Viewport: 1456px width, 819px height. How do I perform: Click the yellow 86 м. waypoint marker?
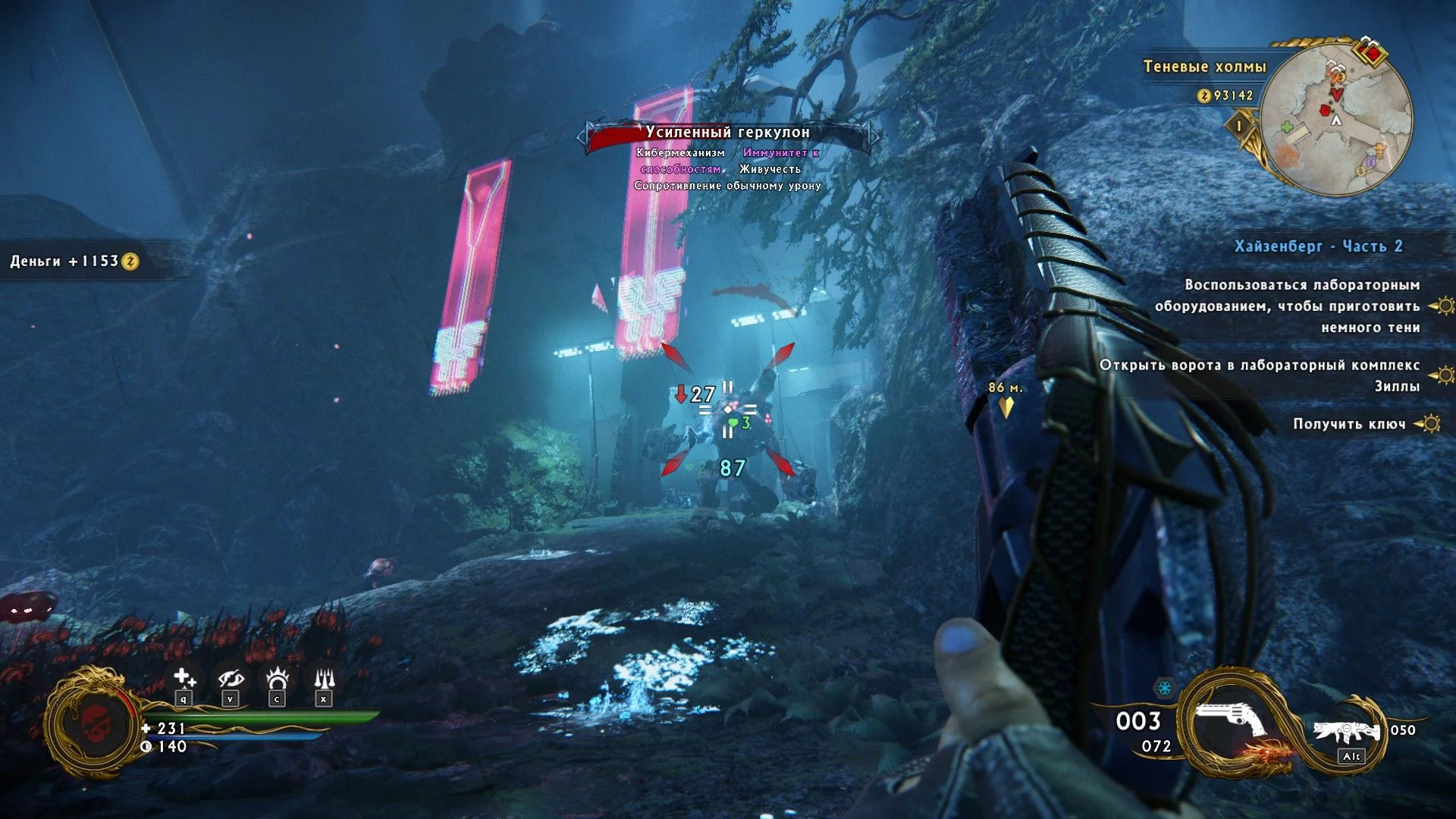point(1006,406)
